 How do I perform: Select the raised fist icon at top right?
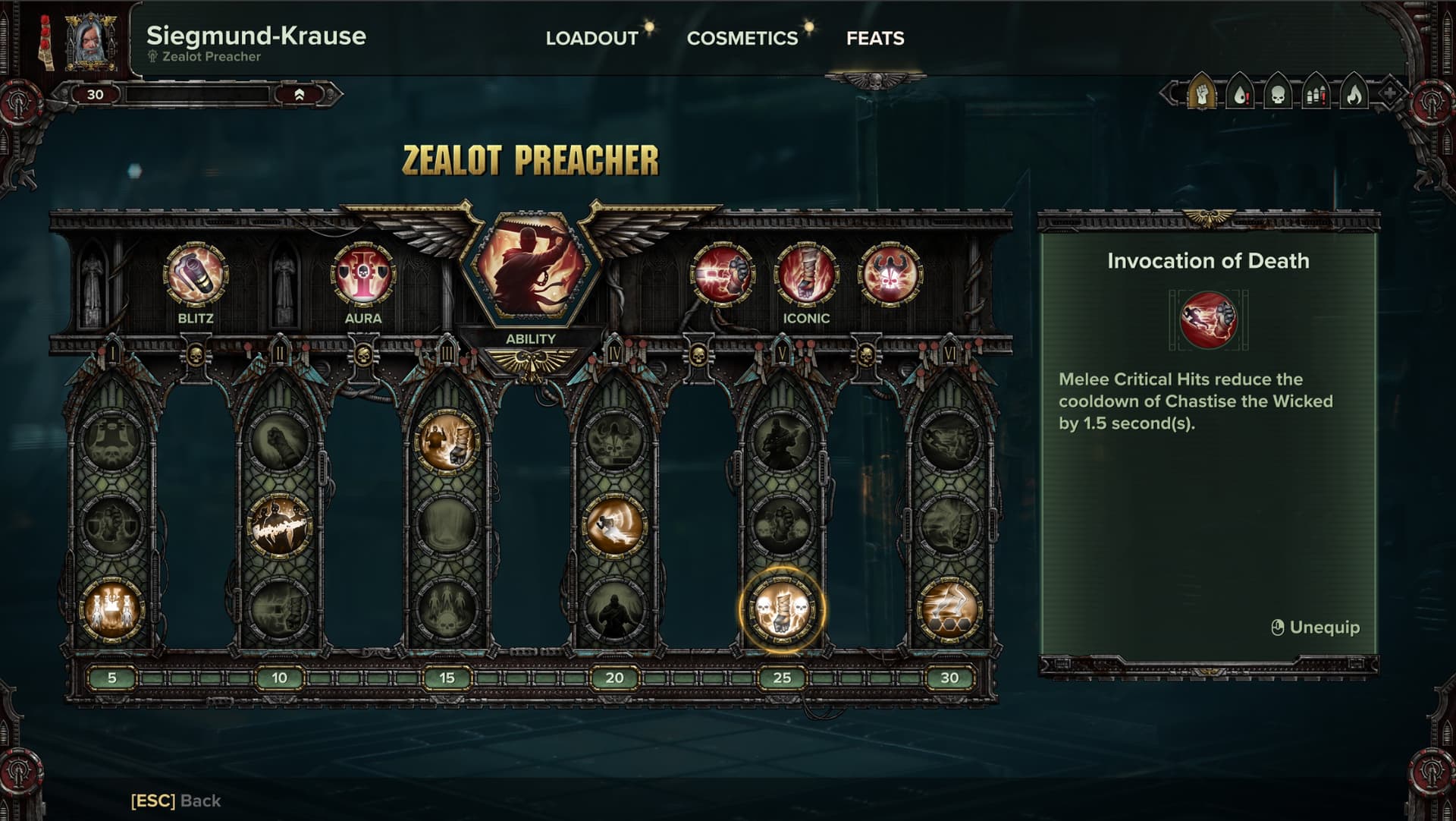point(1202,95)
